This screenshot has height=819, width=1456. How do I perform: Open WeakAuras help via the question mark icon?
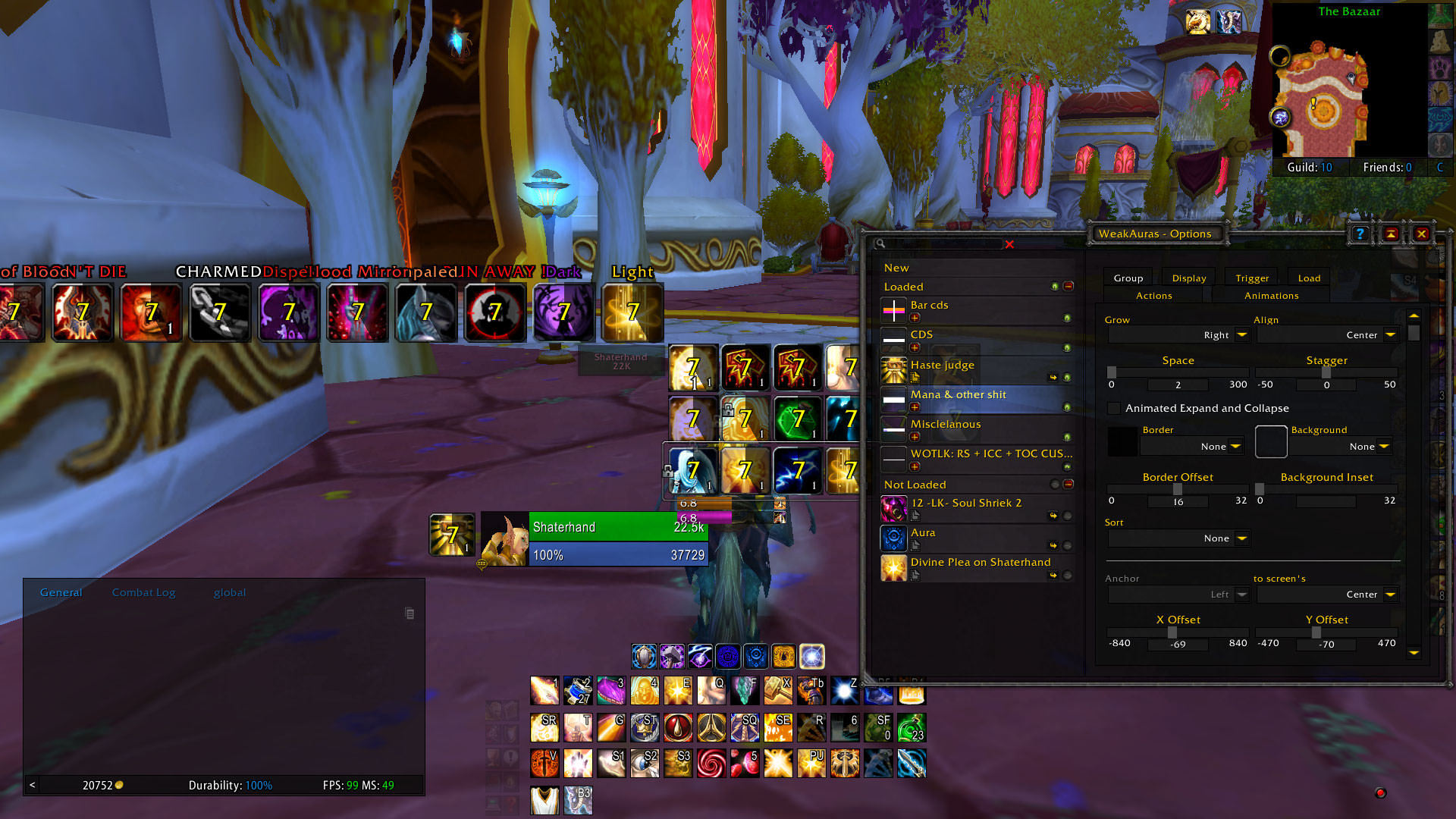pyautogui.click(x=1360, y=234)
